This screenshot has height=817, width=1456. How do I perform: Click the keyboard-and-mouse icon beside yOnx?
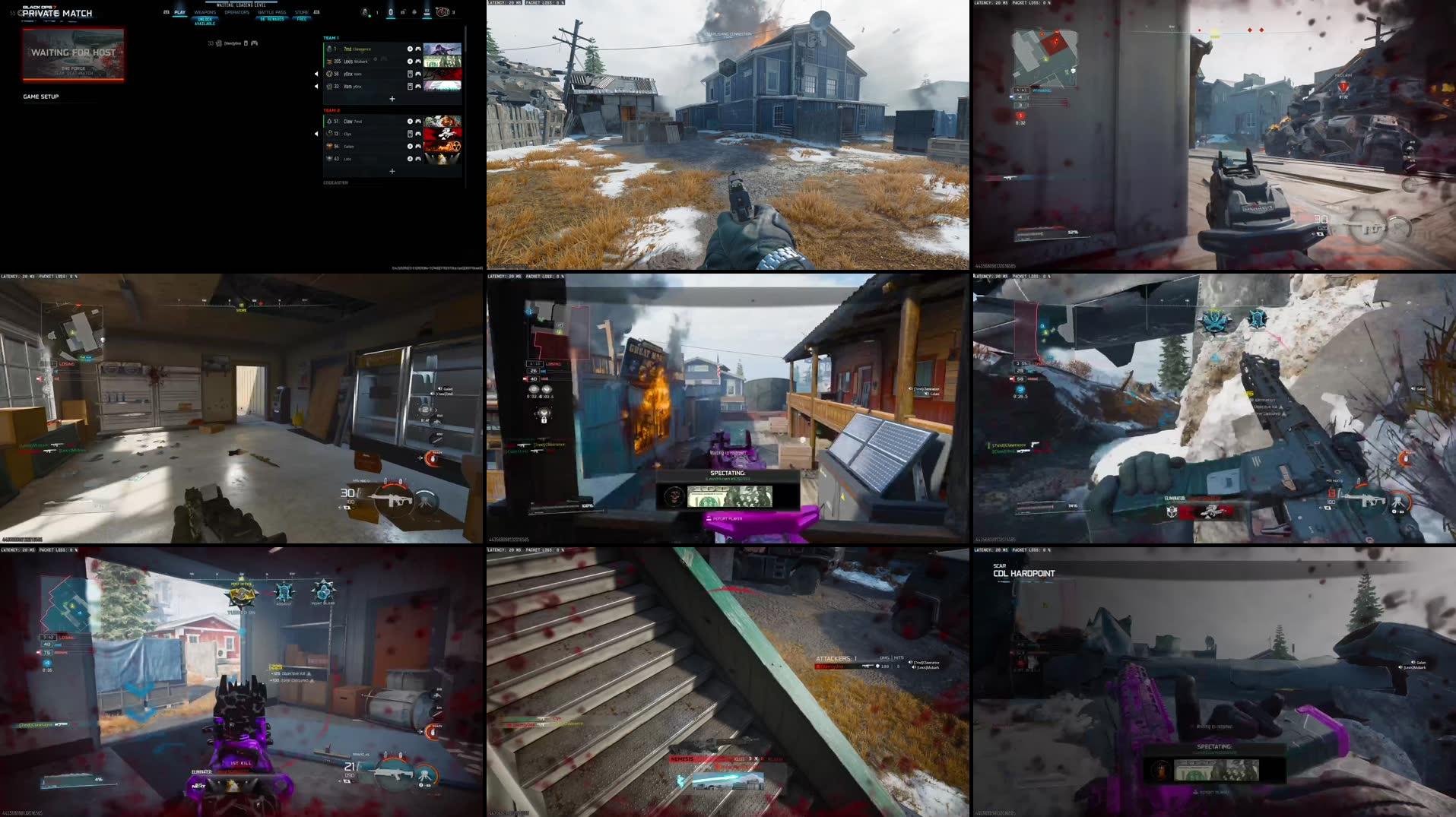tap(411, 74)
